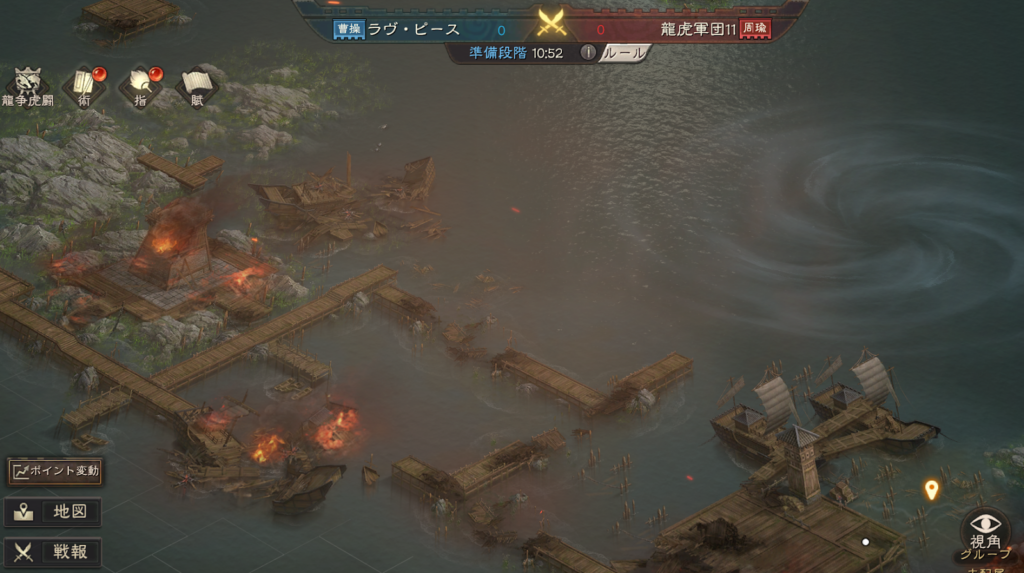
Task: Open the 龍争虎闘 event icon
Action: (27, 85)
